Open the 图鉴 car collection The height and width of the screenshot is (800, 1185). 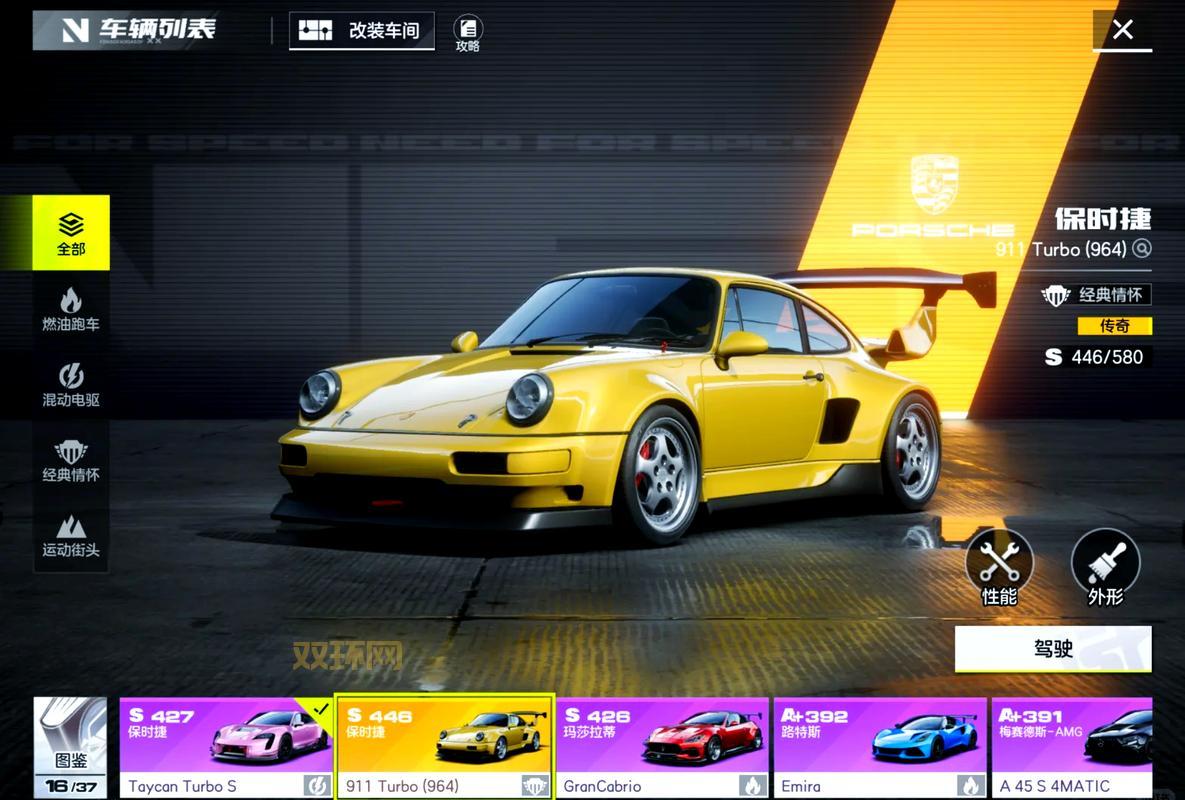tap(70, 746)
